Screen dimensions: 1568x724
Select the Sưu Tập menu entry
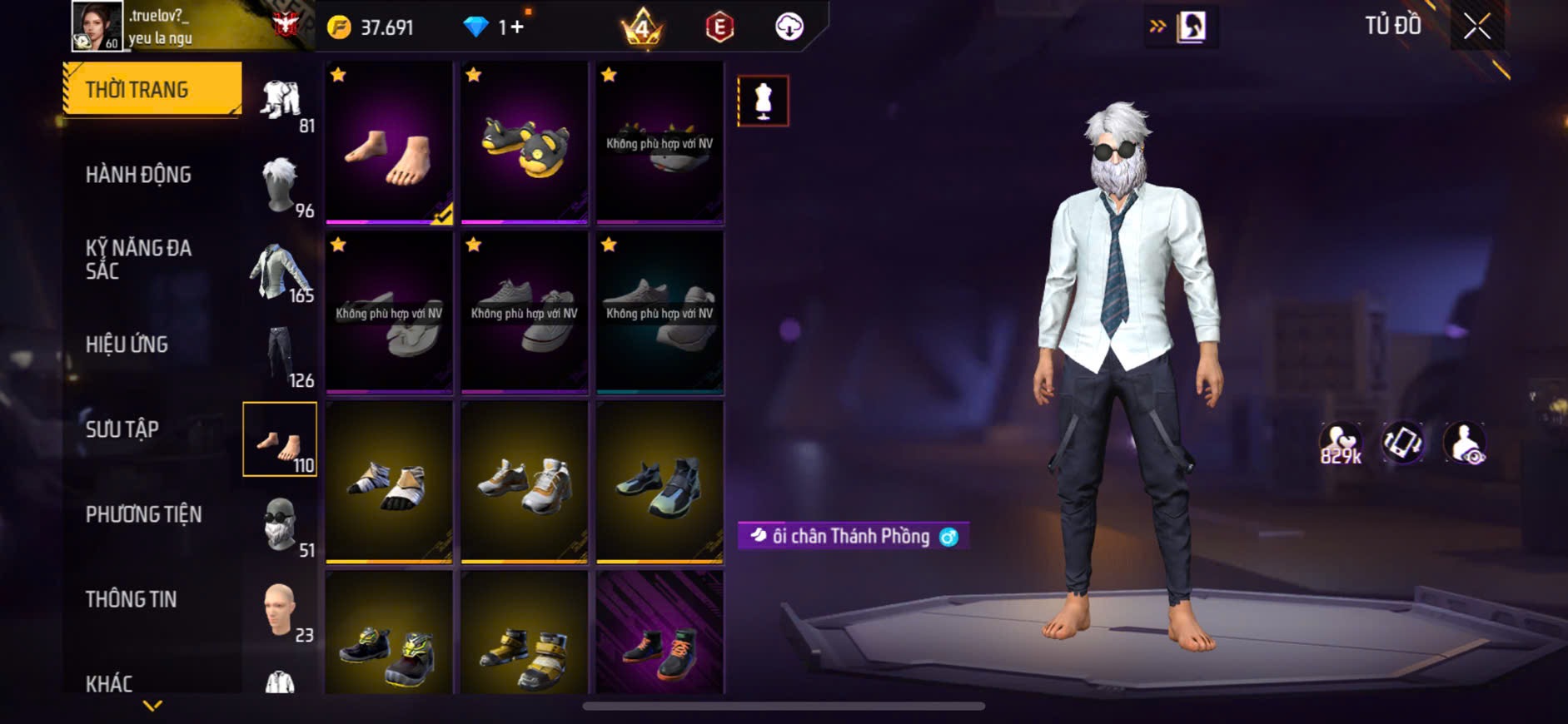[x=122, y=429]
